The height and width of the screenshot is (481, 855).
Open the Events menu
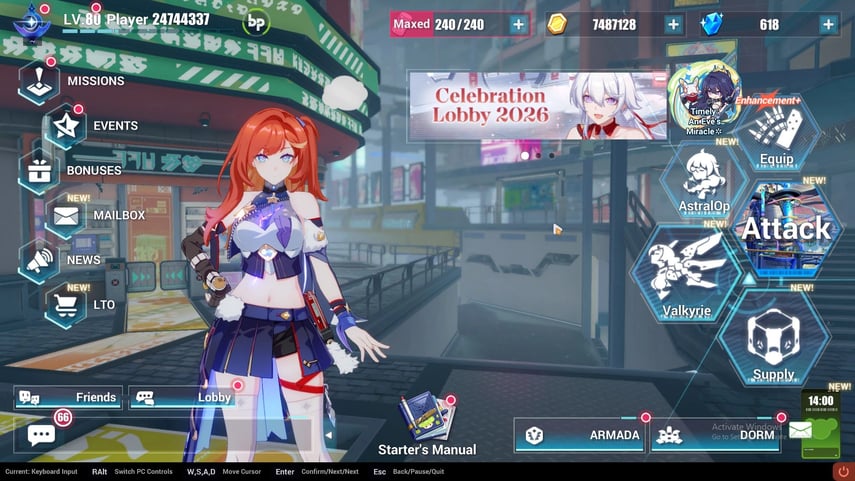click(67, 125)
